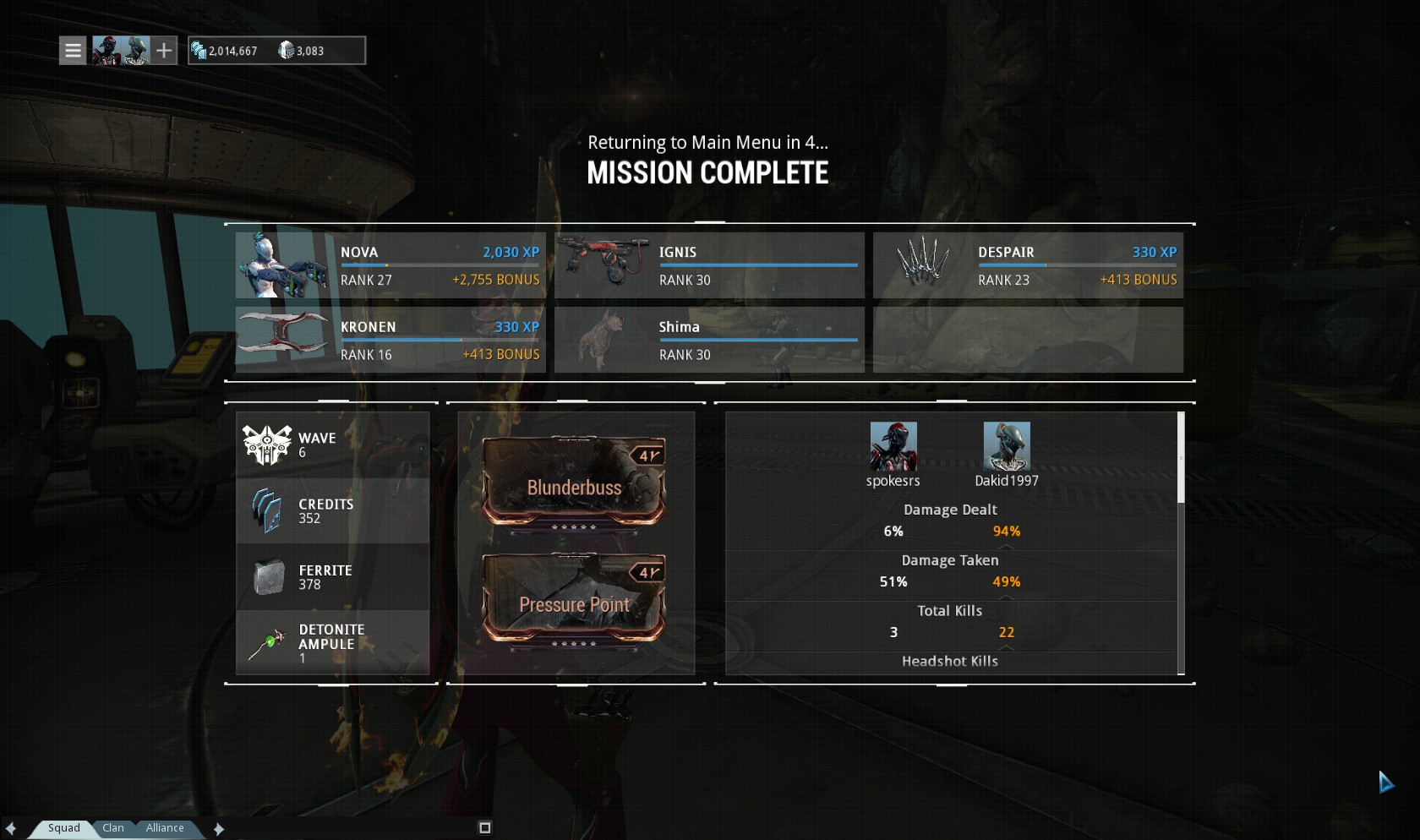This screenshot has width=1420, height=840.
Task: Select the Blunderbuss mod card
Action: pos(574,483)
